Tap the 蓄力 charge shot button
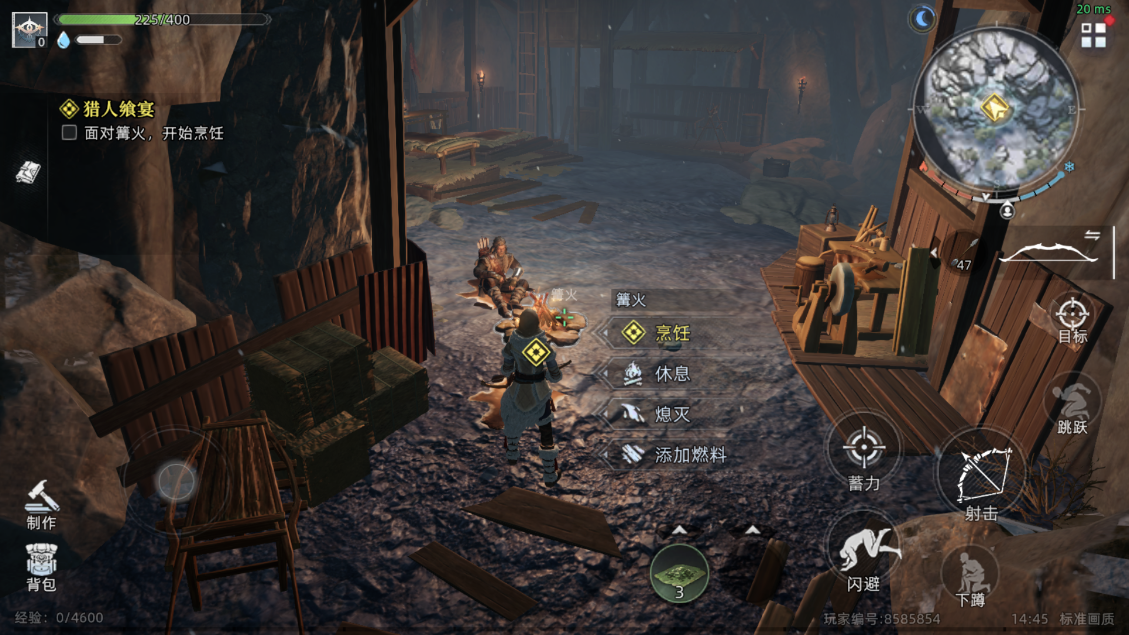Viewport: 1129px width, 635px height. (x=864, y=453)
